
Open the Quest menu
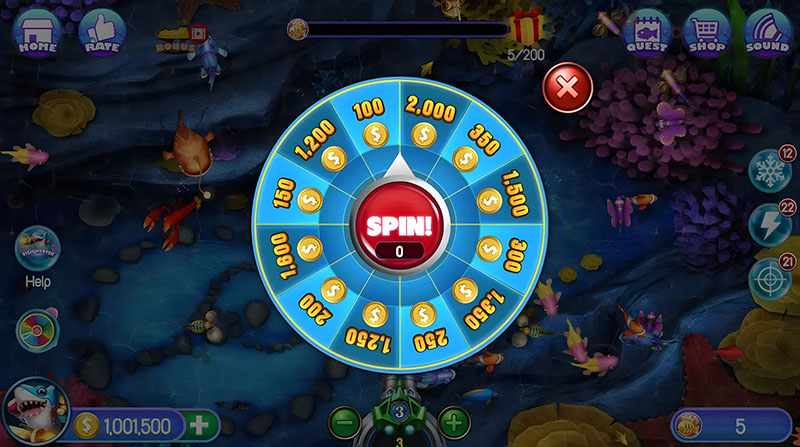click(x=647, y=33)
